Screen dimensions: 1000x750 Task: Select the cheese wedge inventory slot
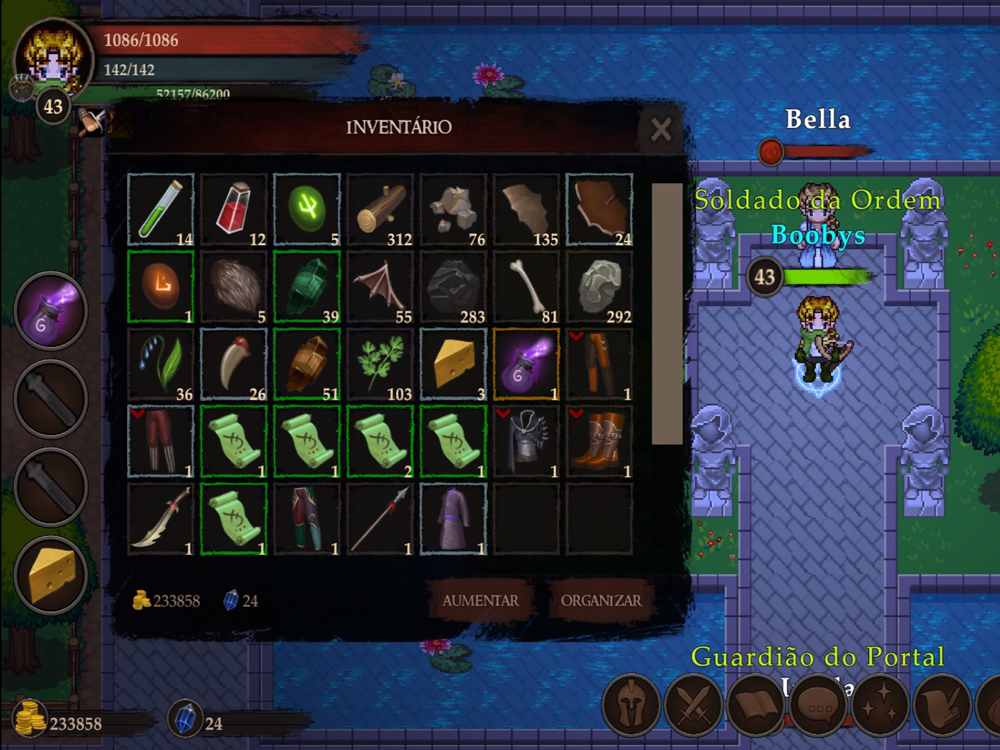pyautogui.click(x=453, y=364)
